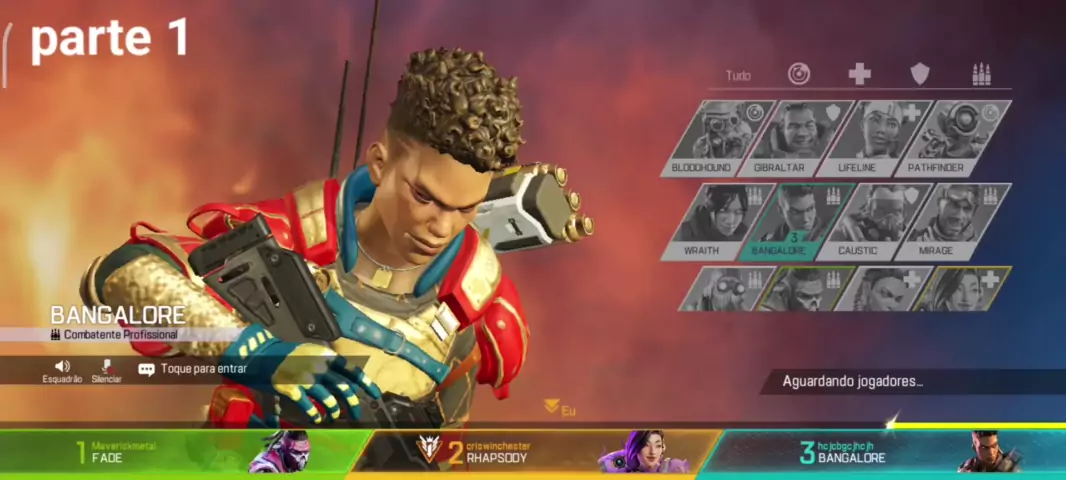
Task: Select the Bloodhound legend tile
Action: pos(702,137)
